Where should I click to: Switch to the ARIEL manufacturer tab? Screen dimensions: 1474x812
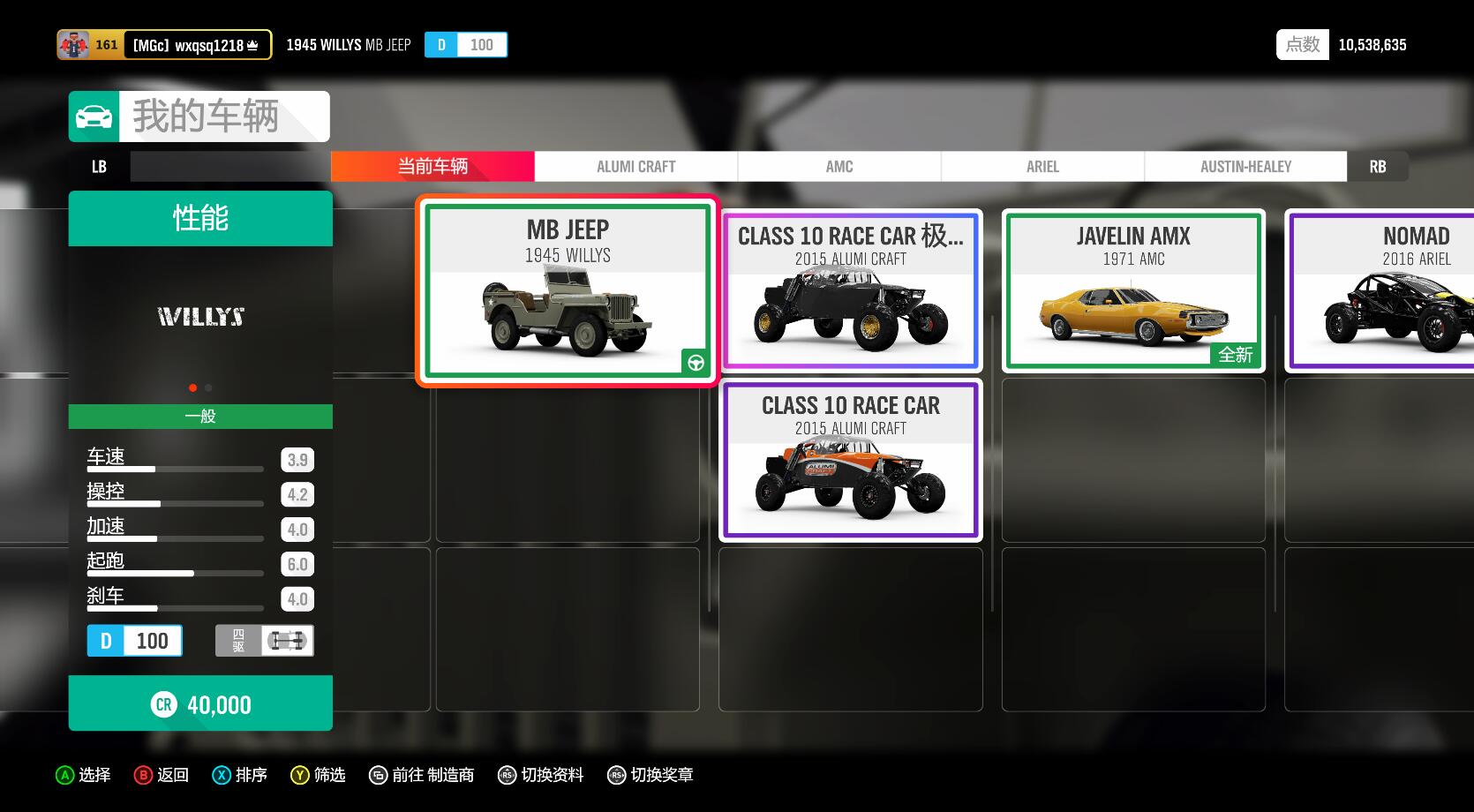1042,167
